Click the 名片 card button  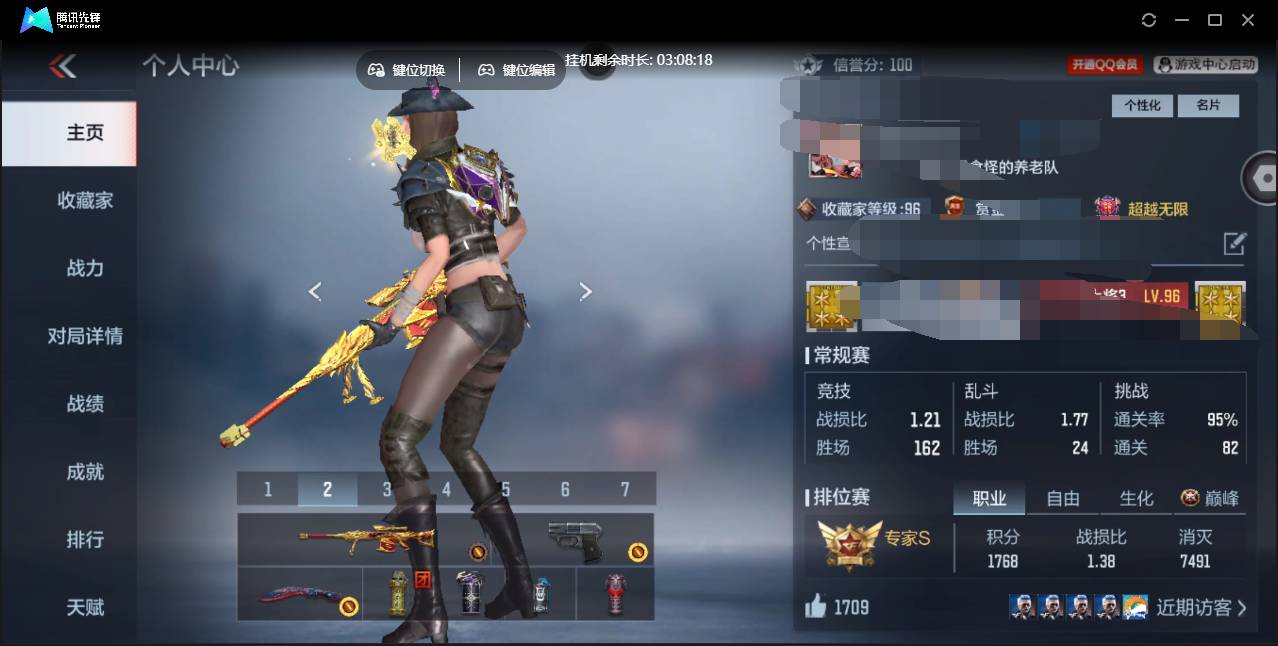(x=1208, y=105)
